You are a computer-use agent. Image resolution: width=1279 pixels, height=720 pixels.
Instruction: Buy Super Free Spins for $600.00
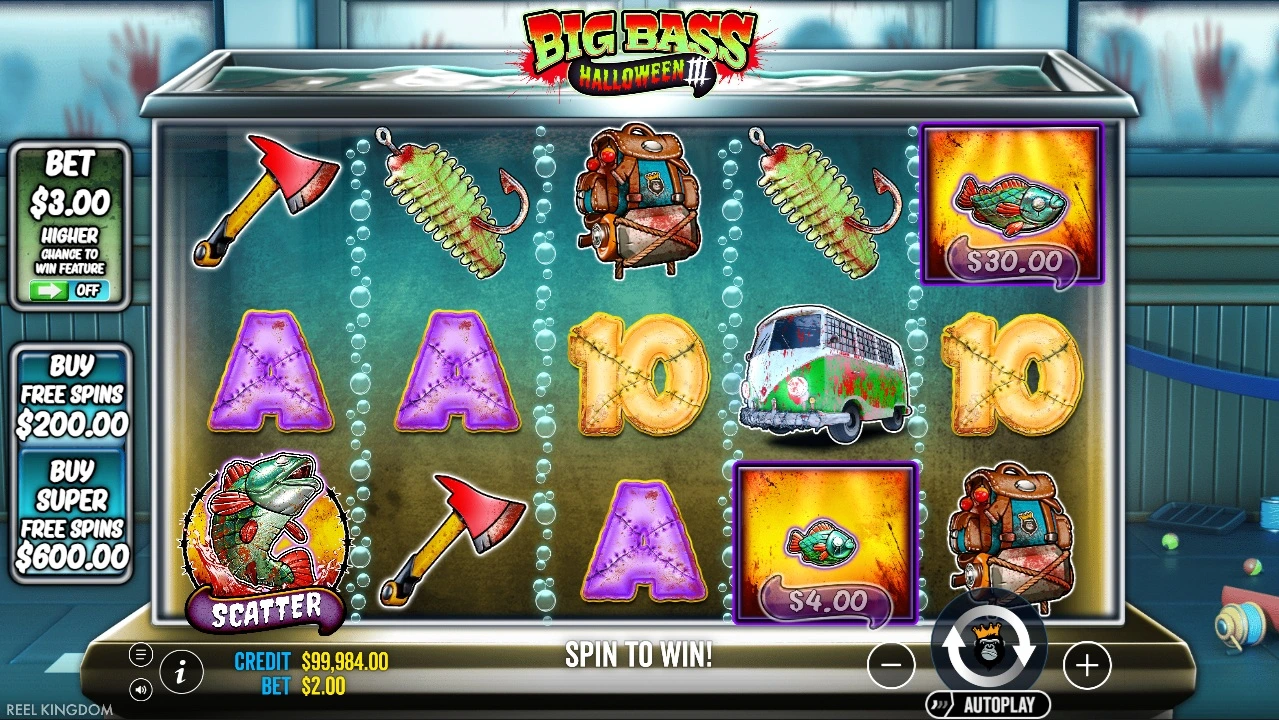[x=71, y=513]
